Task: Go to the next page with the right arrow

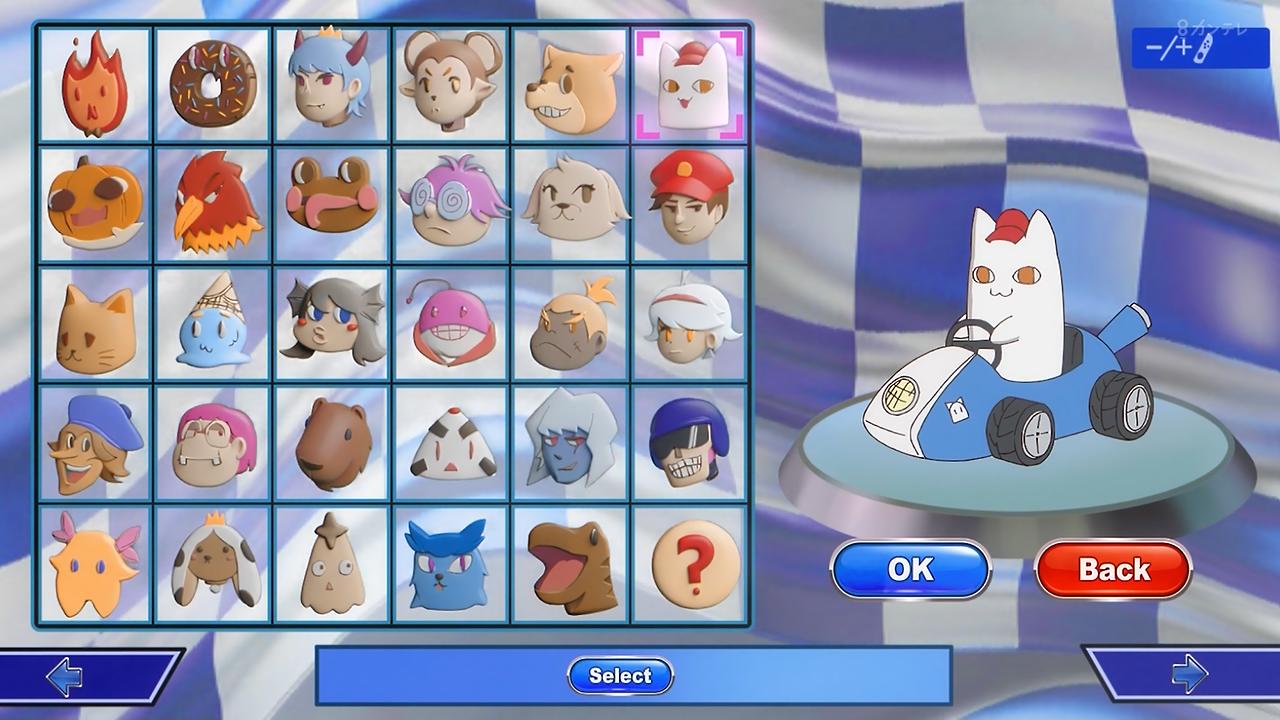Action: click(x=1188, y=677)
